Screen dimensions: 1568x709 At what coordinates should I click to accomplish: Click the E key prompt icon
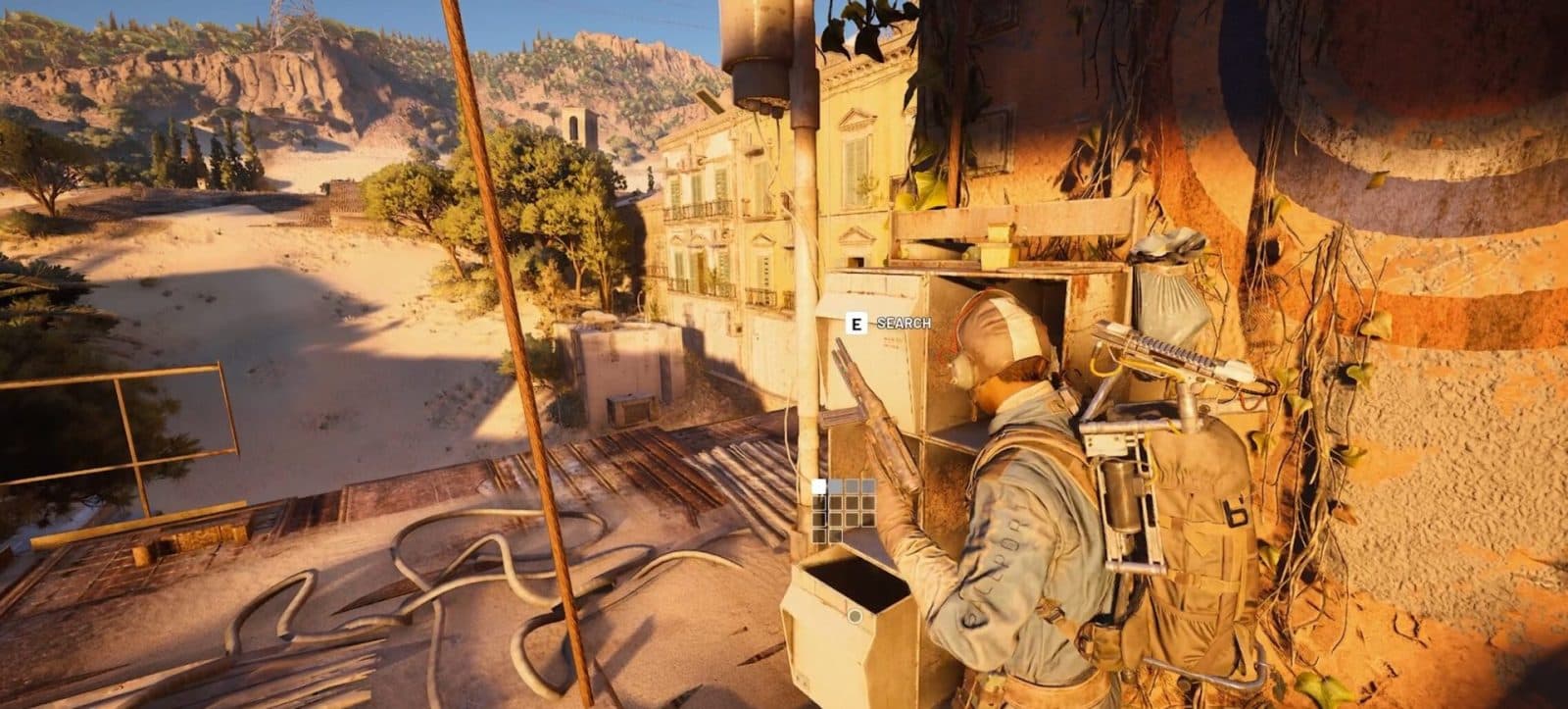coord(856,321)
